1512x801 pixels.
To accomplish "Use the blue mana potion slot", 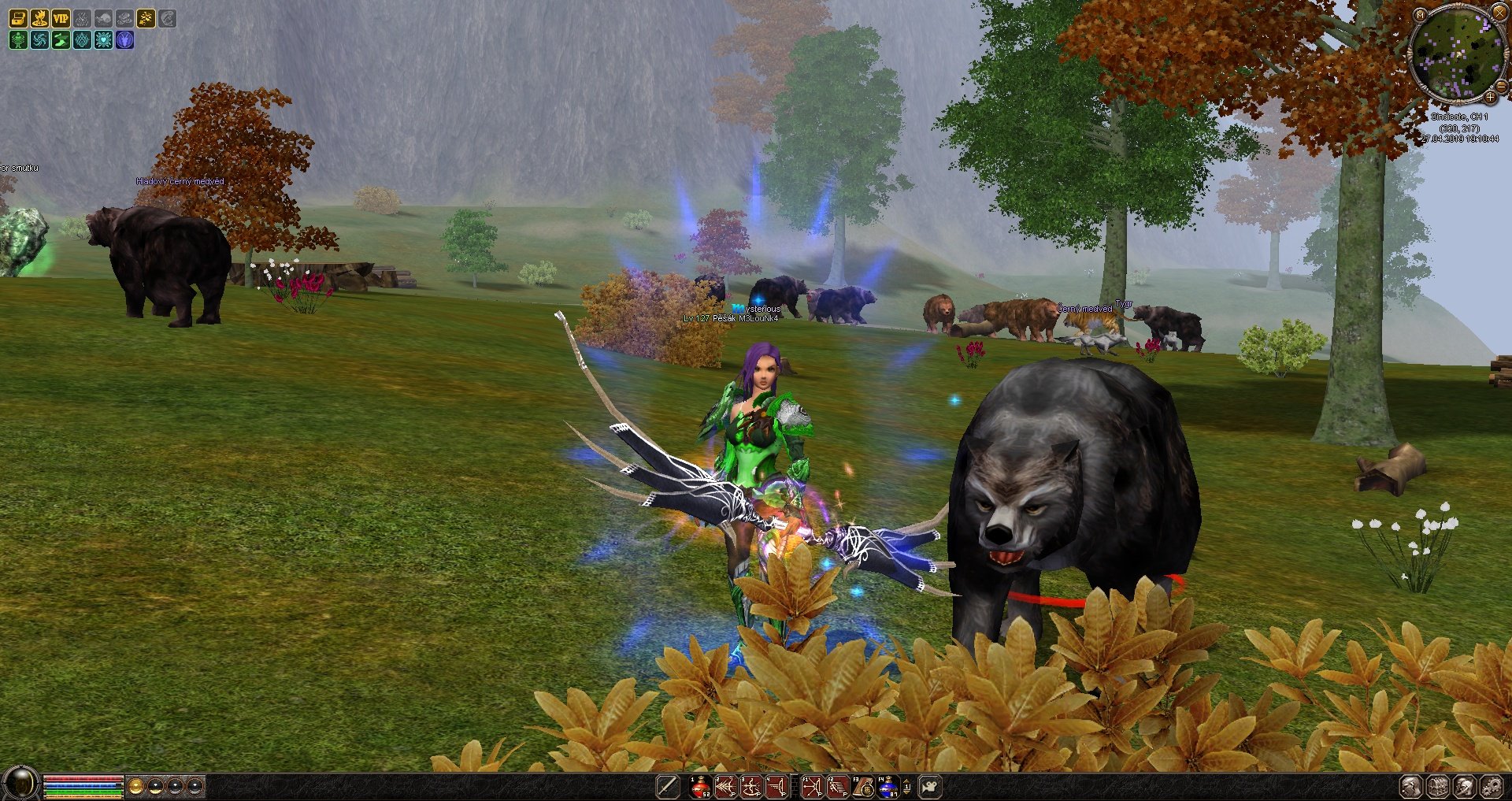I will 888,787.
